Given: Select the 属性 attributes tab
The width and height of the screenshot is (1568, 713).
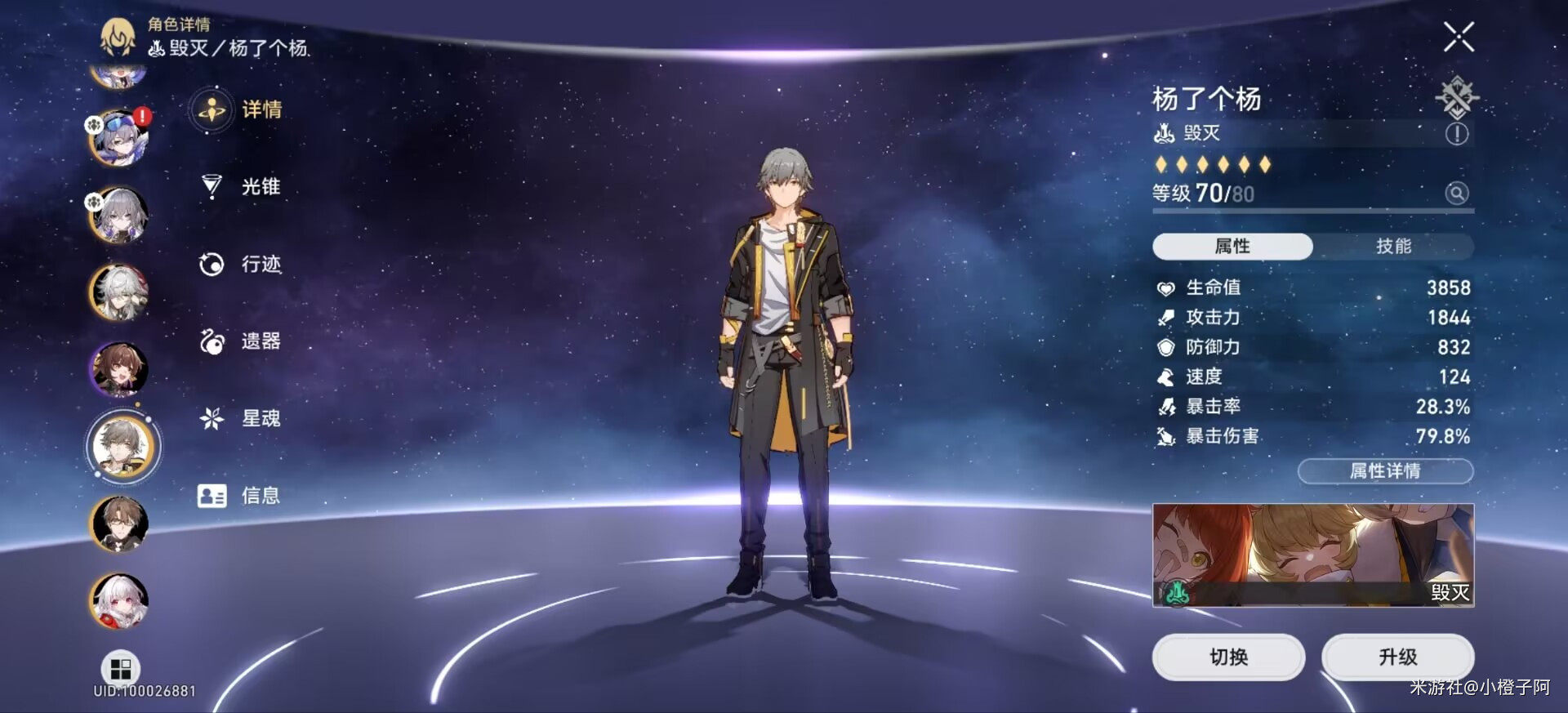Looking at the screenshot, I should 1232,246.
